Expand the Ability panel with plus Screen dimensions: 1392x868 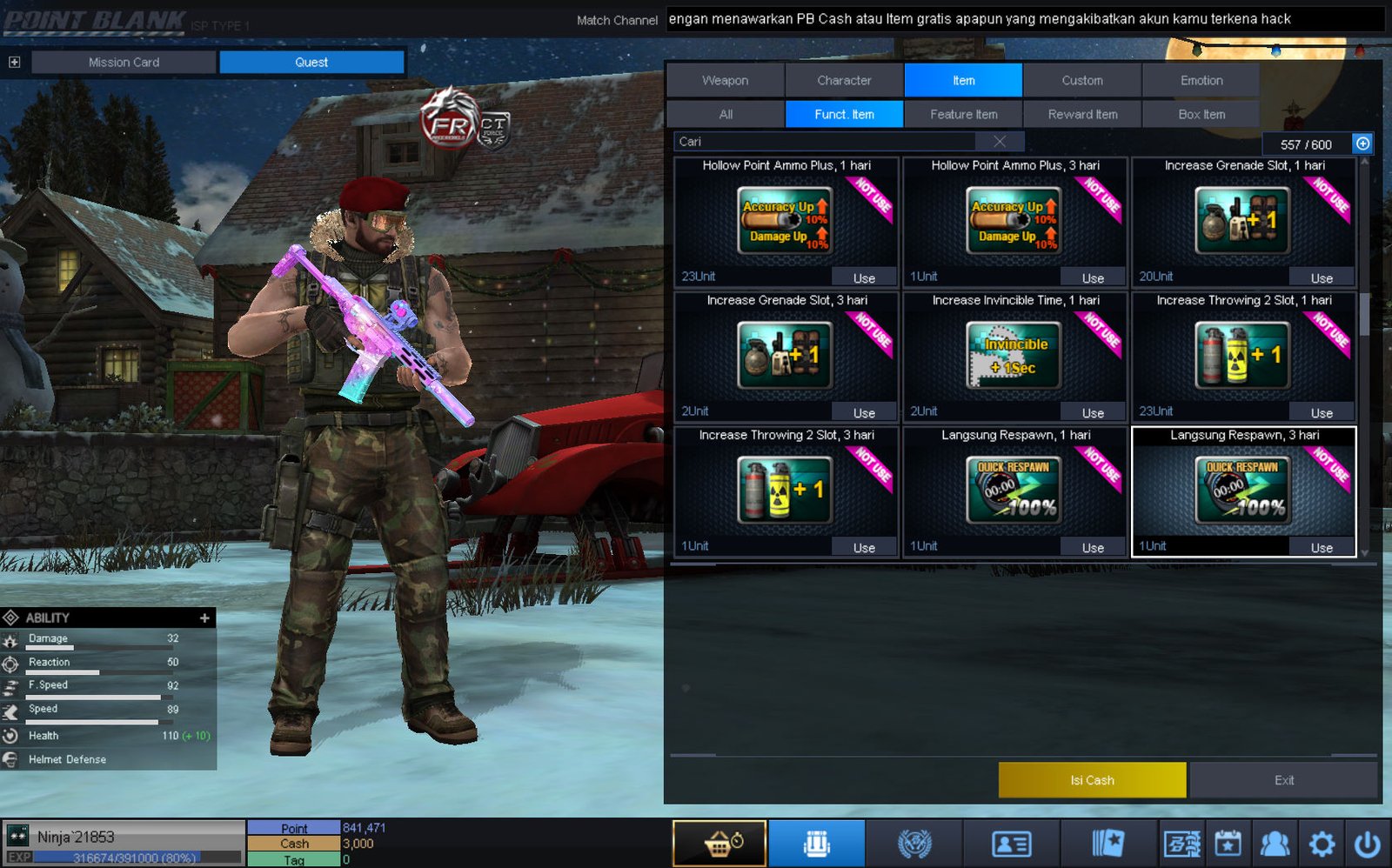pyautogui.click(x=204, y=618)
